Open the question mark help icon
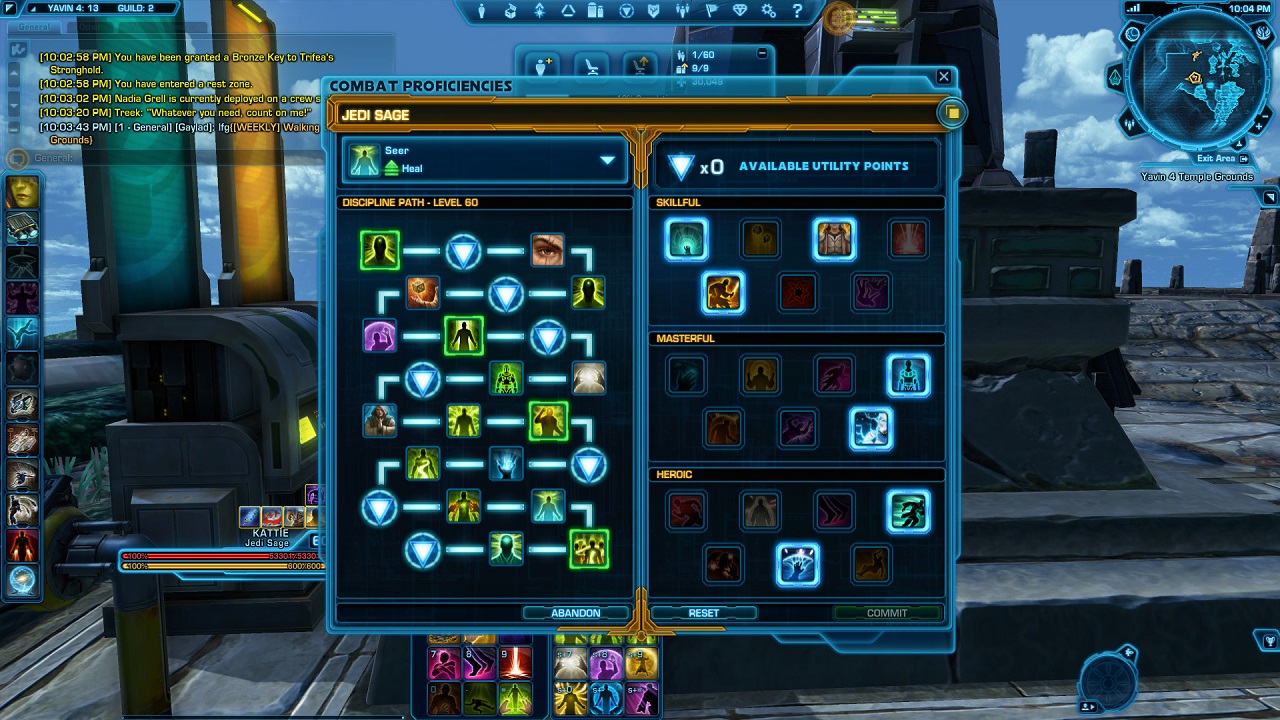Viewport: 1280px width, 720px height. [x=797, y=11]
